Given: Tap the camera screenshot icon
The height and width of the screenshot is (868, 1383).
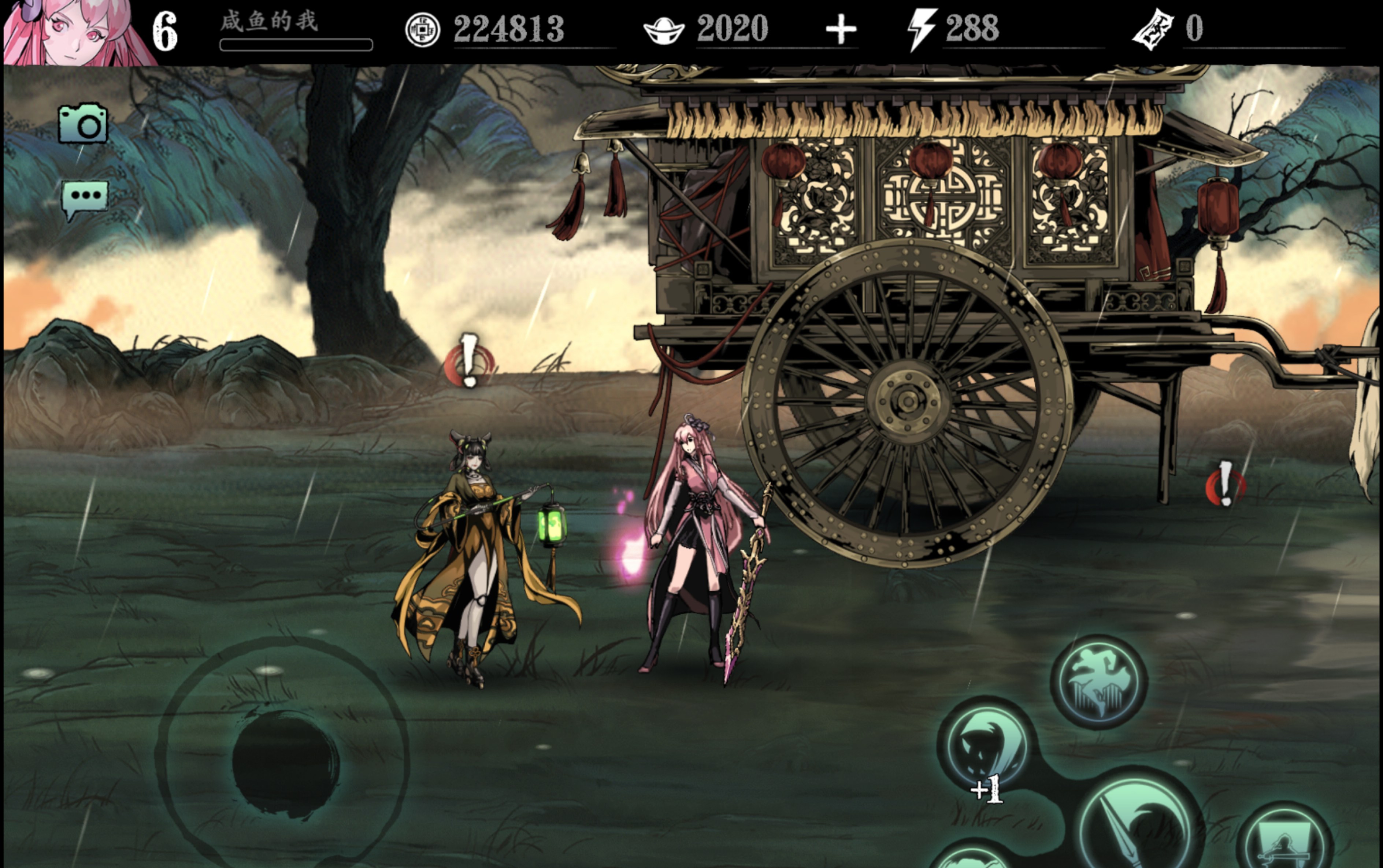Looking at the screenshot, I should click(x=83, y=123).
